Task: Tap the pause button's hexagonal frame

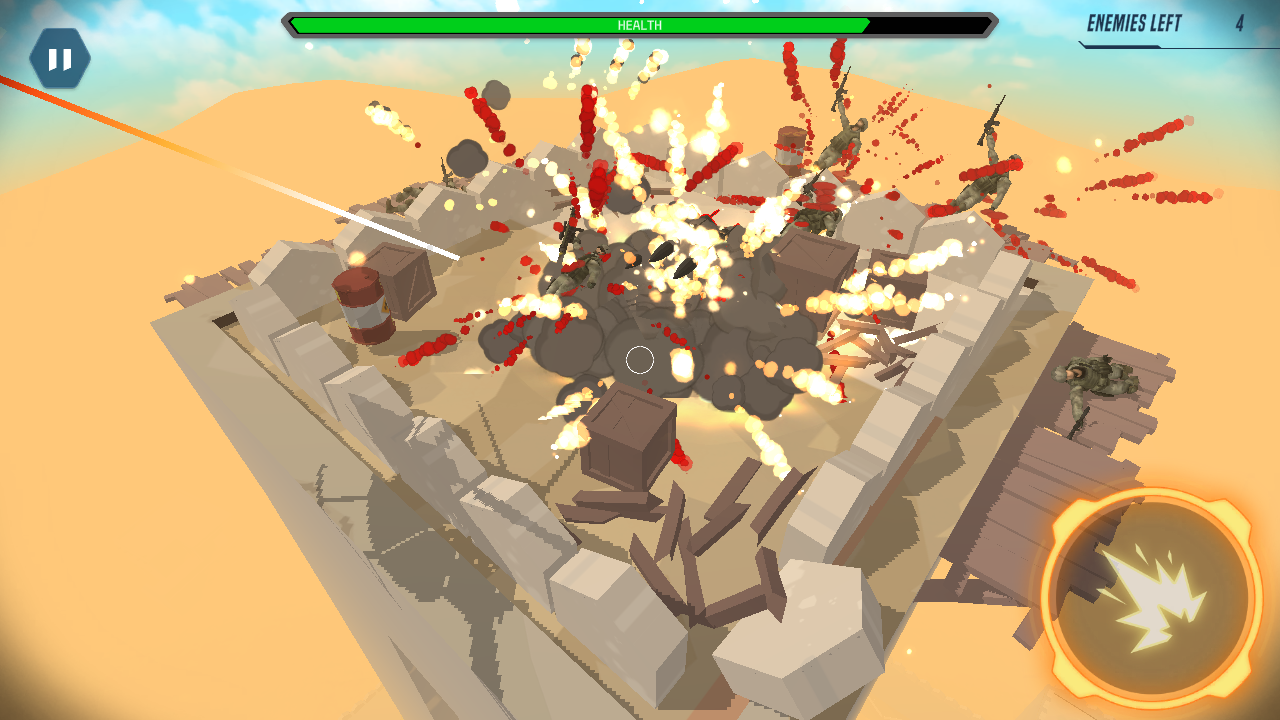Action: [59, 58]
